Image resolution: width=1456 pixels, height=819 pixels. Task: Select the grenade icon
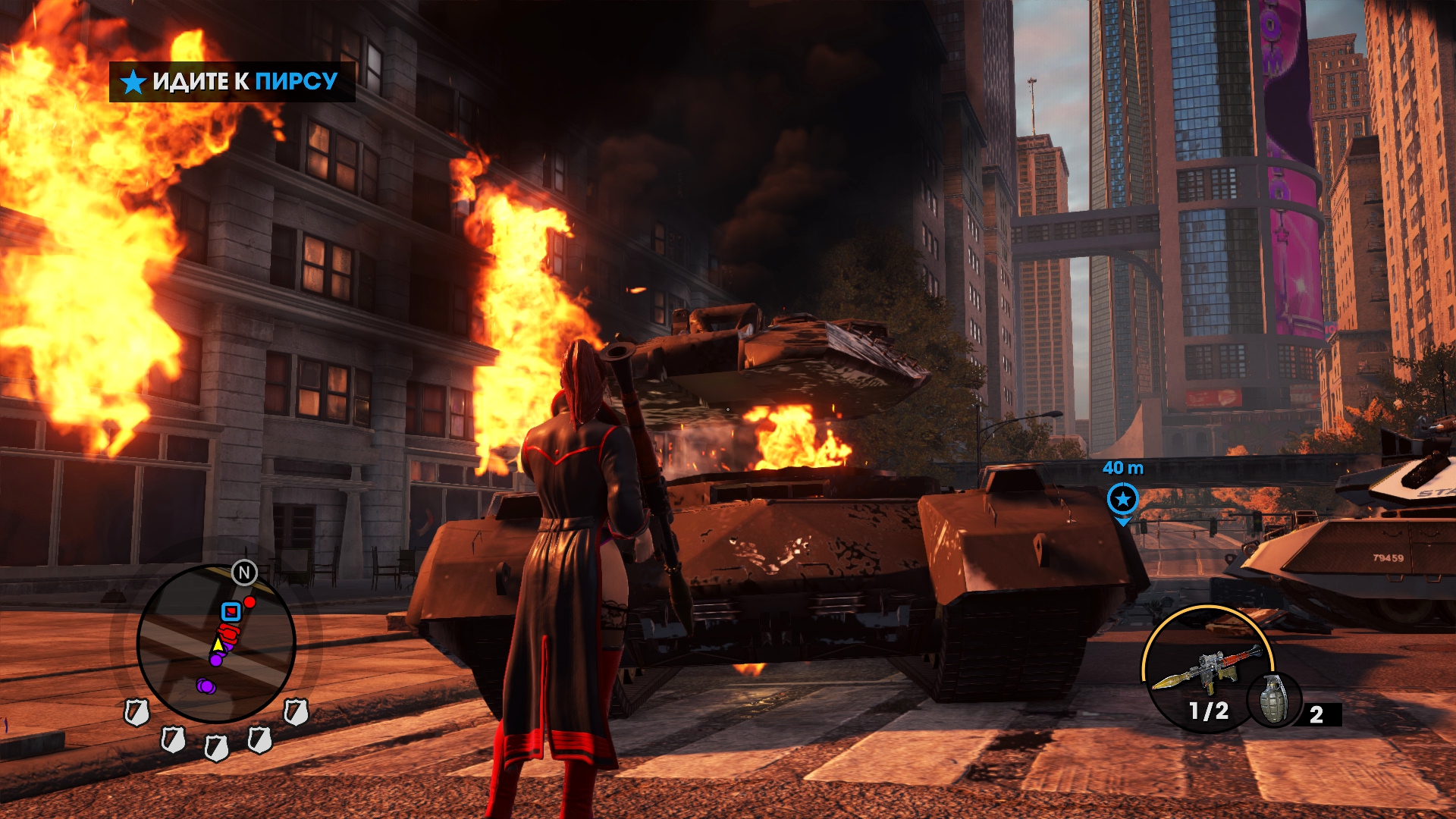coord(1274,700)
